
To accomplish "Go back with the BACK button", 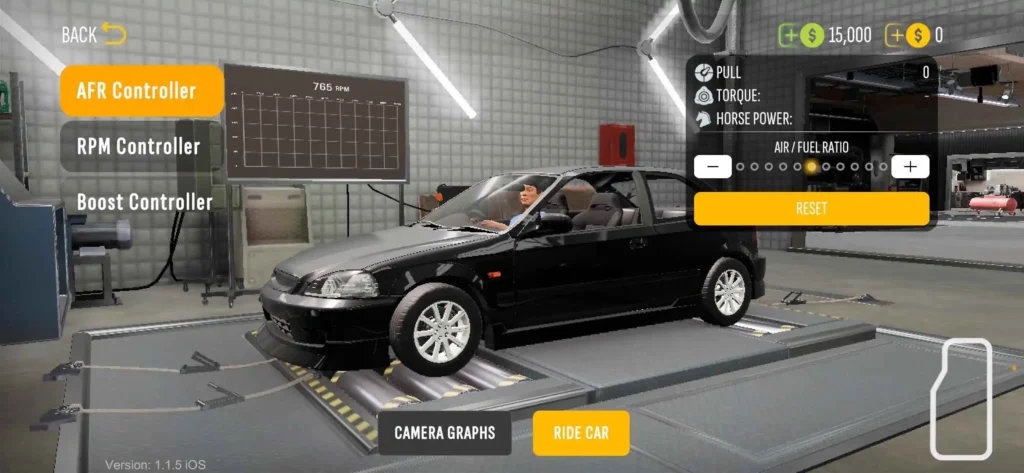I will tap(93, 35).
